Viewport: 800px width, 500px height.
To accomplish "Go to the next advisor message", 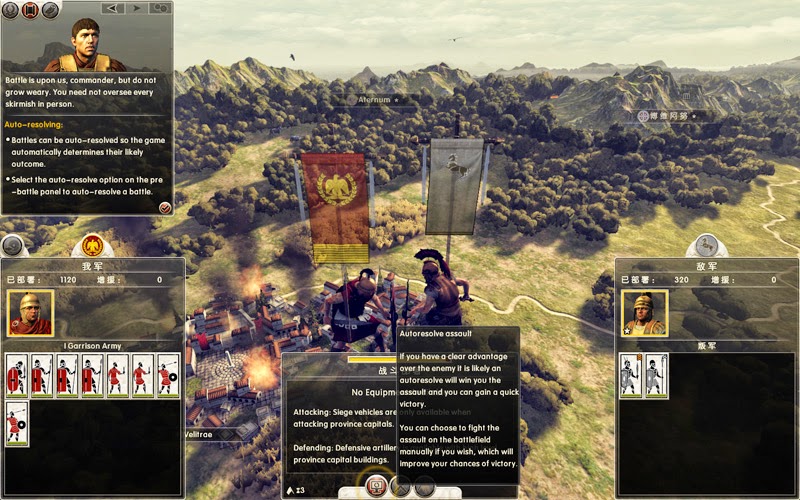I will 136,8.
